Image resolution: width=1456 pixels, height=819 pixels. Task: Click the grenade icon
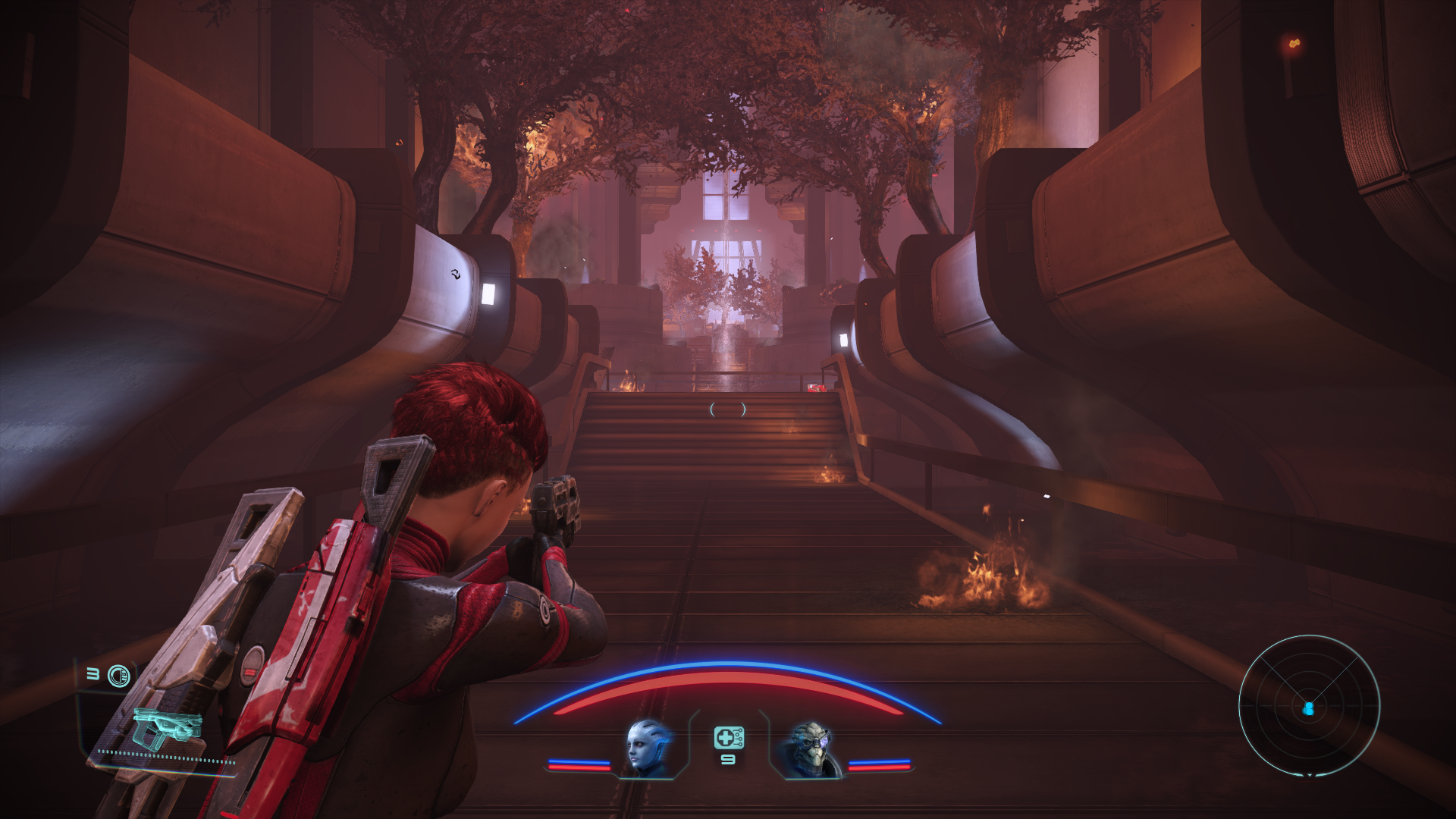coord(119,676)
